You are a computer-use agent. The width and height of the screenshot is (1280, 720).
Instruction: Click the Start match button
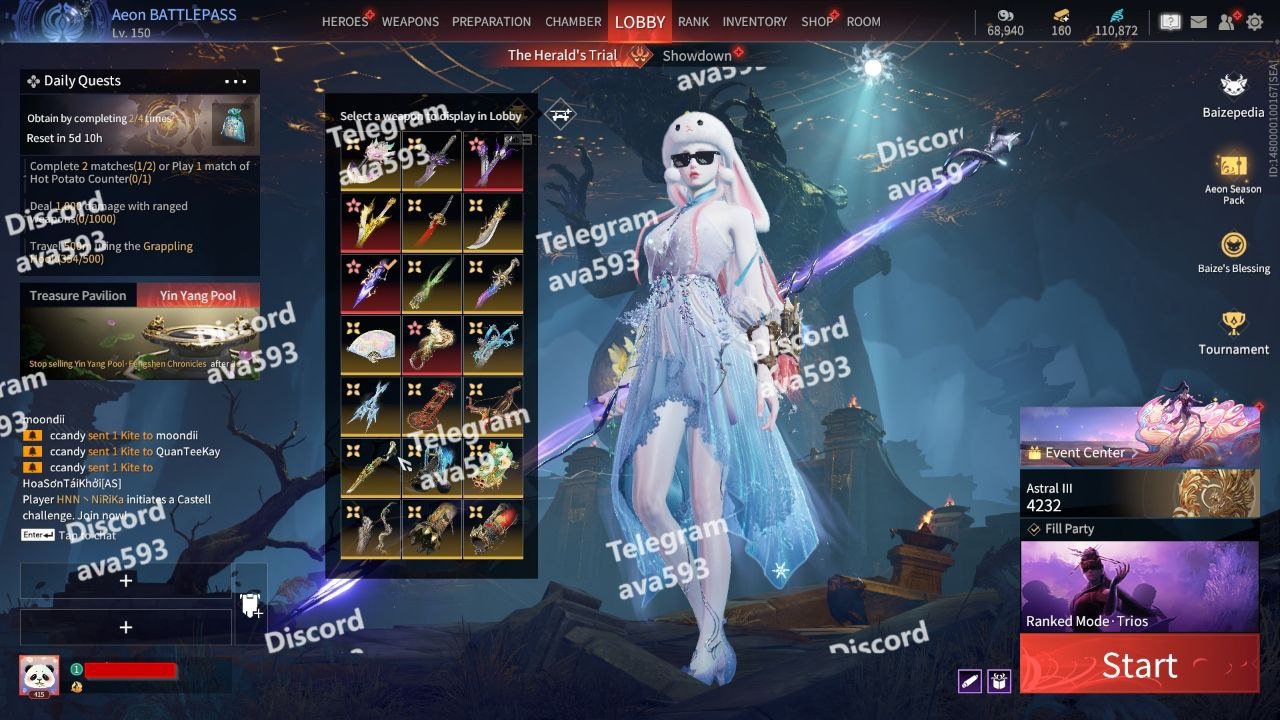(x=1139, y=665)
